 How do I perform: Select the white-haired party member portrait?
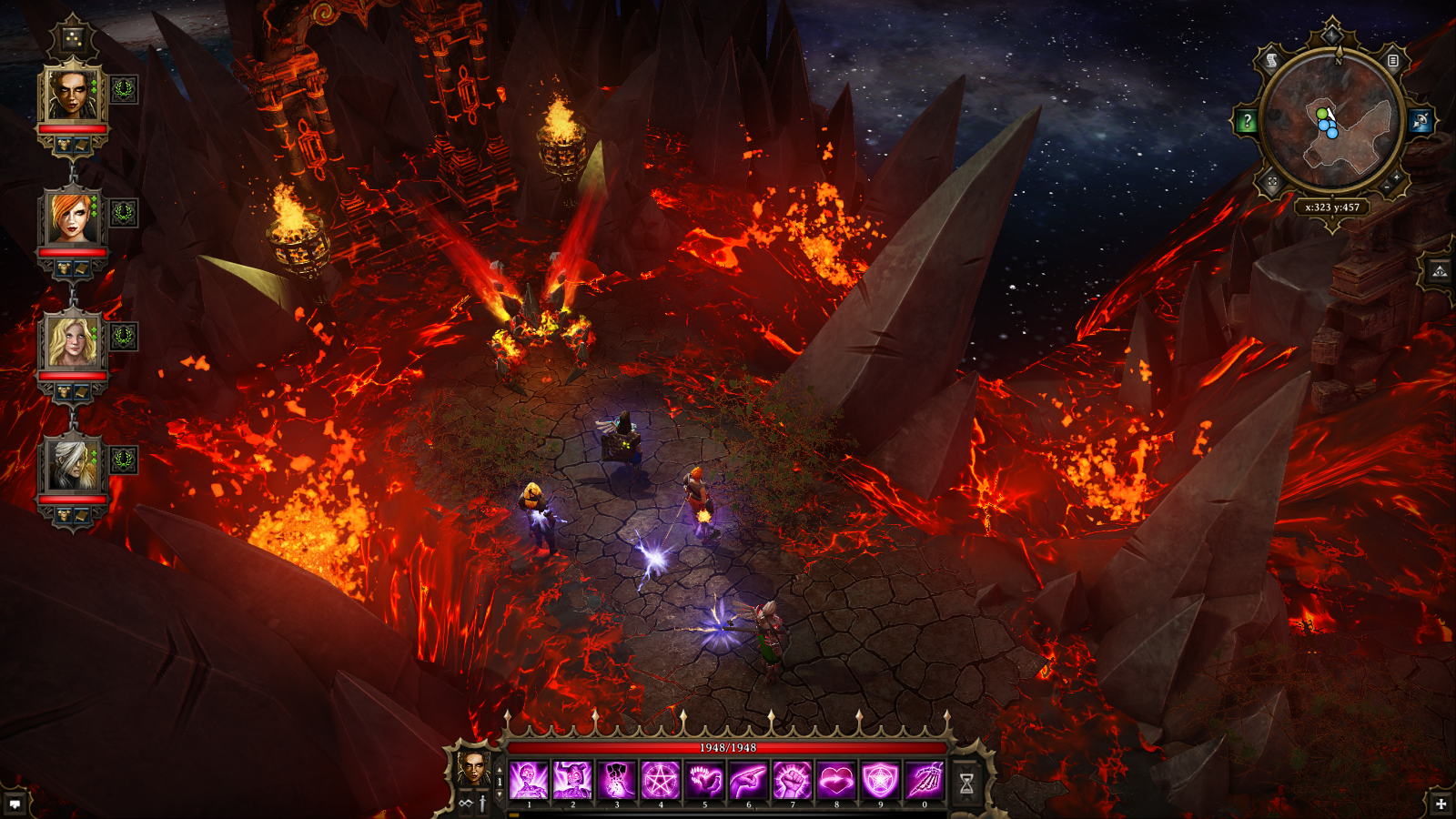[x=73, y=464]
